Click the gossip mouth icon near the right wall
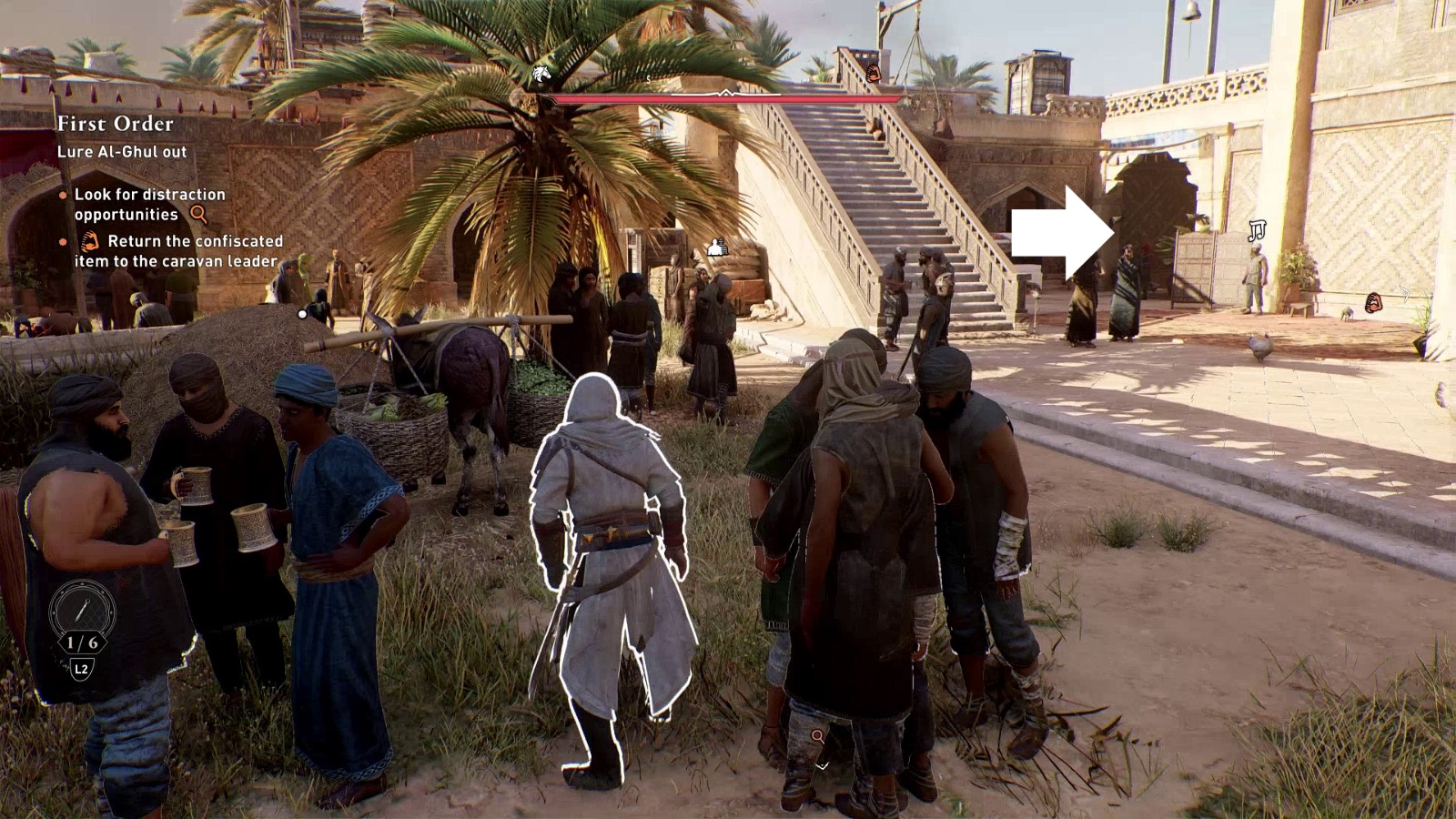 (x=1373, y=300)
